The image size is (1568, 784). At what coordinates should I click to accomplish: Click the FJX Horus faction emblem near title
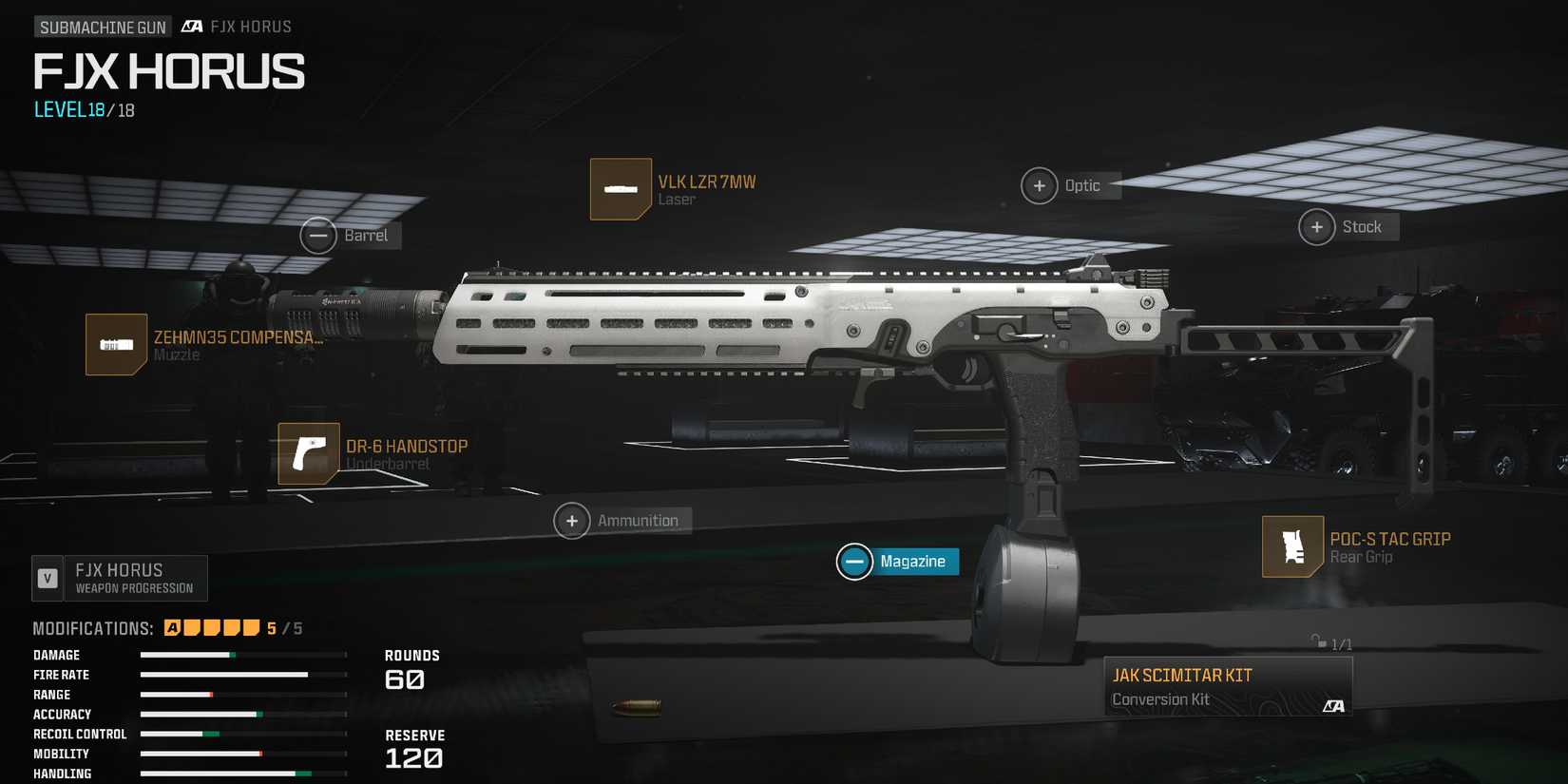[x=190, y=26]
